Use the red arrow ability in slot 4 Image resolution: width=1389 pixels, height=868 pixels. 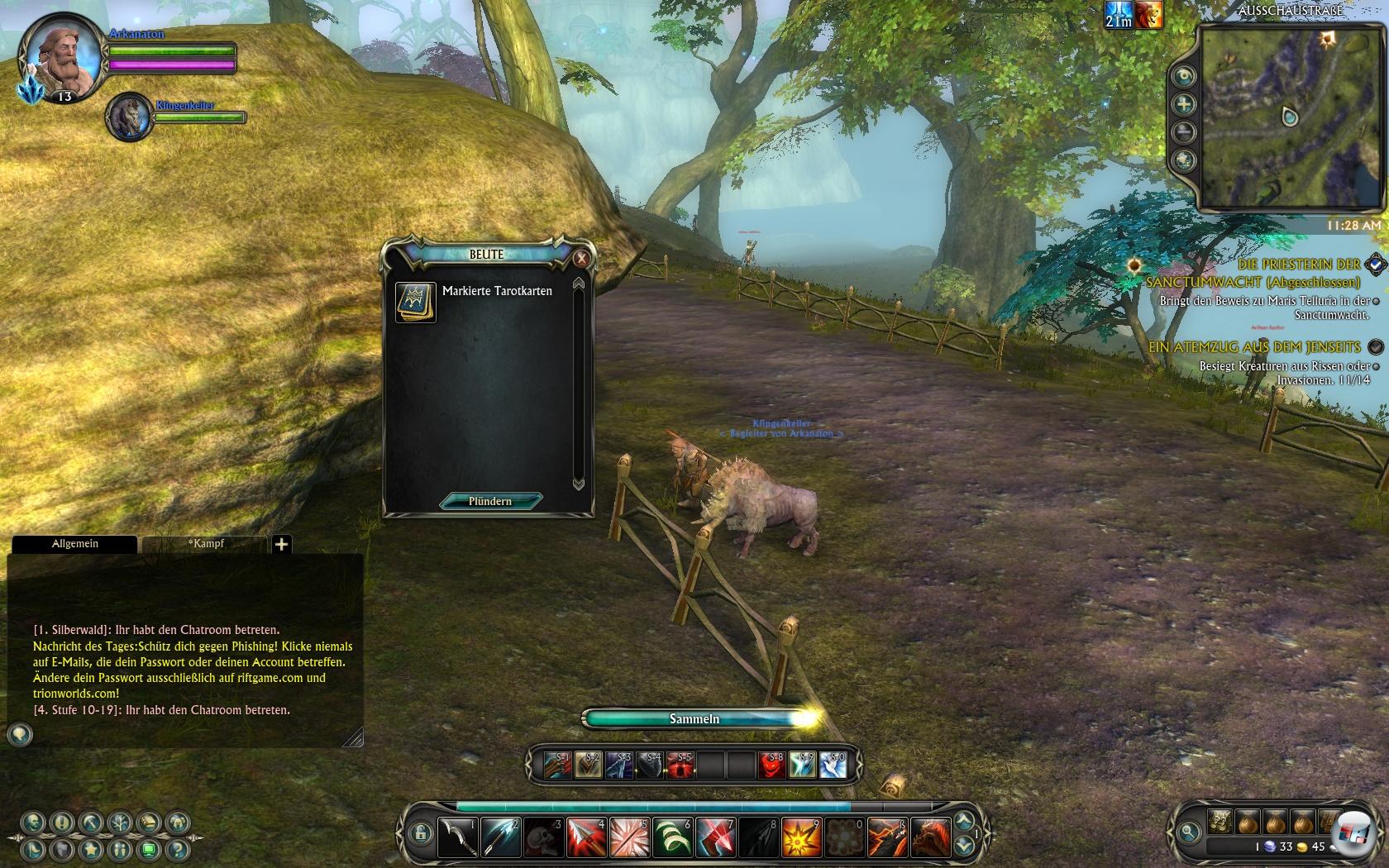(x=586, y=837)
